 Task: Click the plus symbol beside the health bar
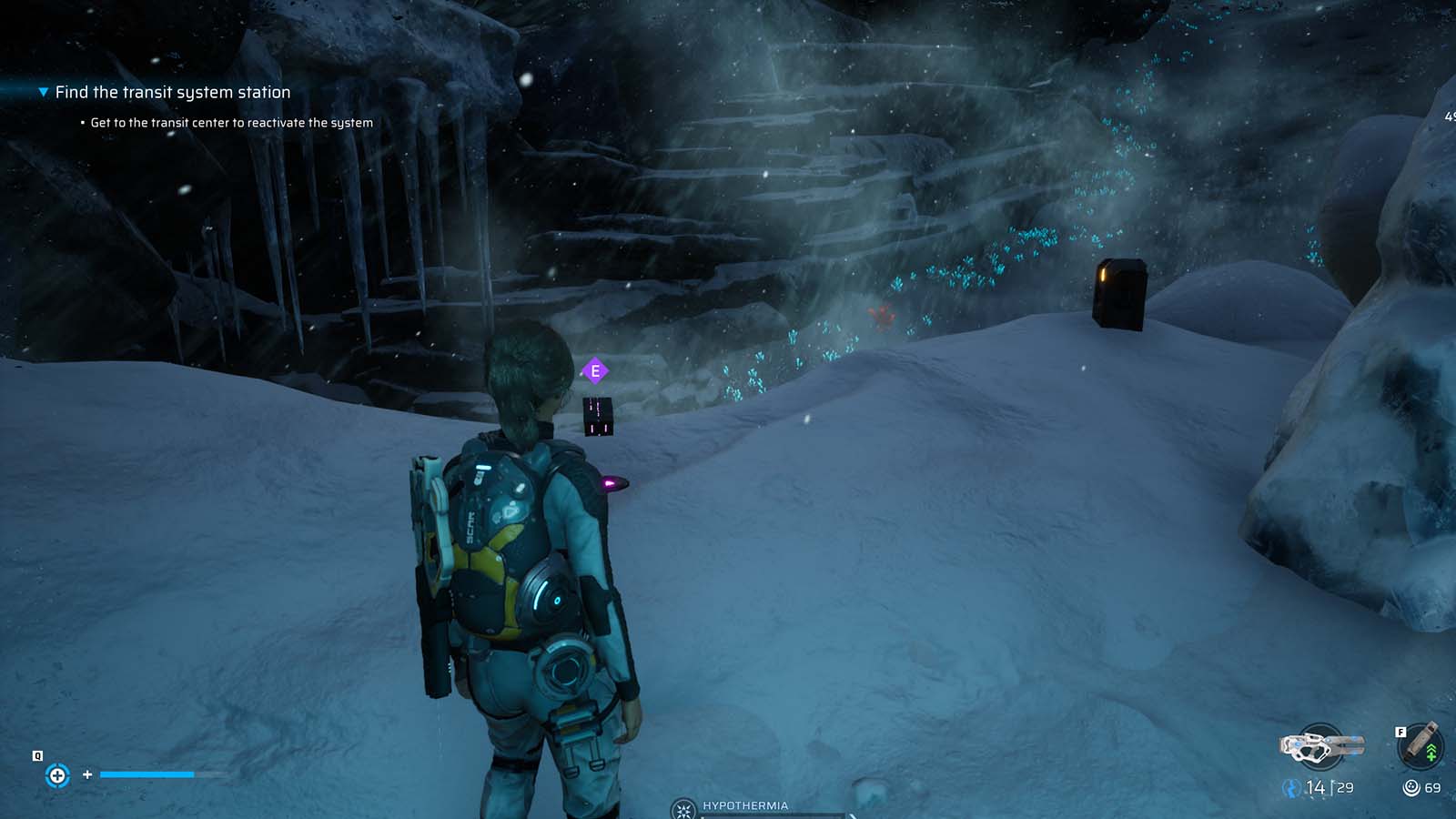[86, 776]
